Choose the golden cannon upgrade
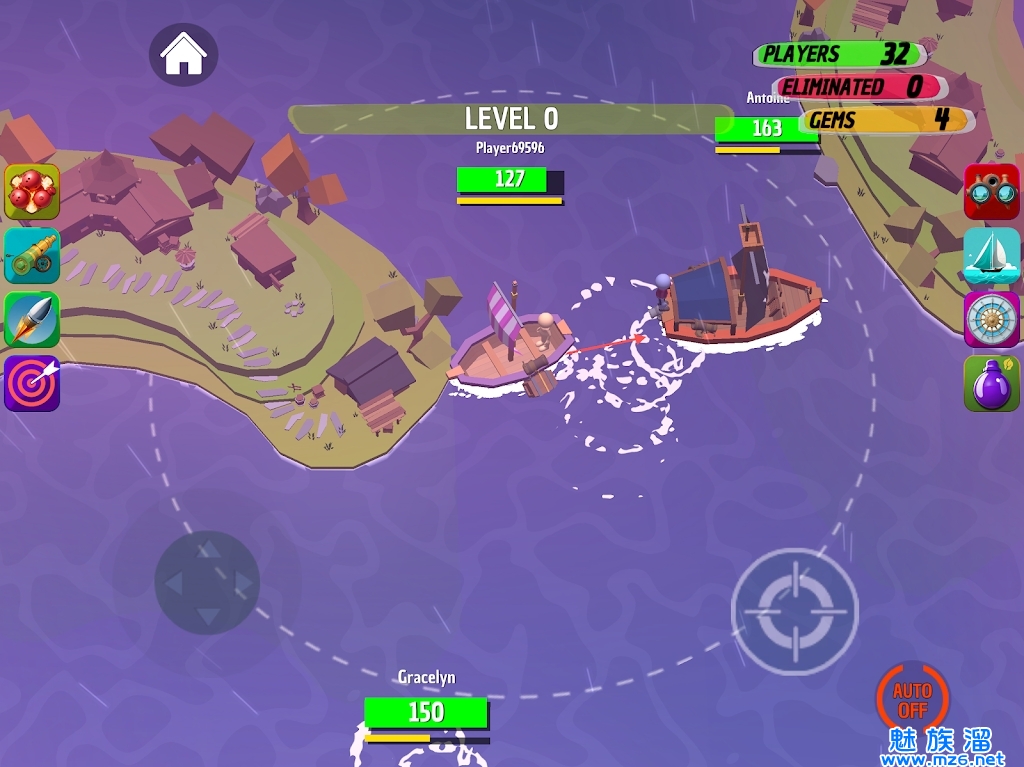The height and width of the screenshot is (767, 1024). click(x=32, y=255)
